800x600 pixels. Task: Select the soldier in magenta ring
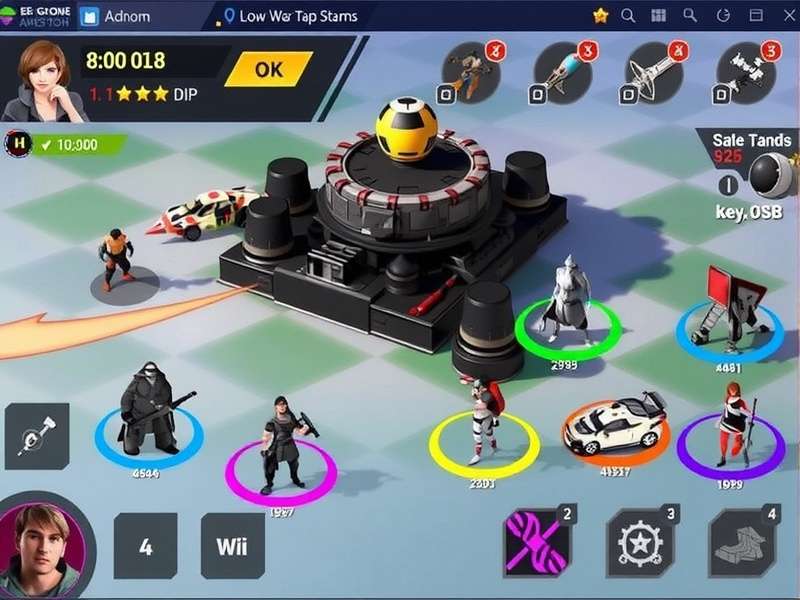pos(281,447)
